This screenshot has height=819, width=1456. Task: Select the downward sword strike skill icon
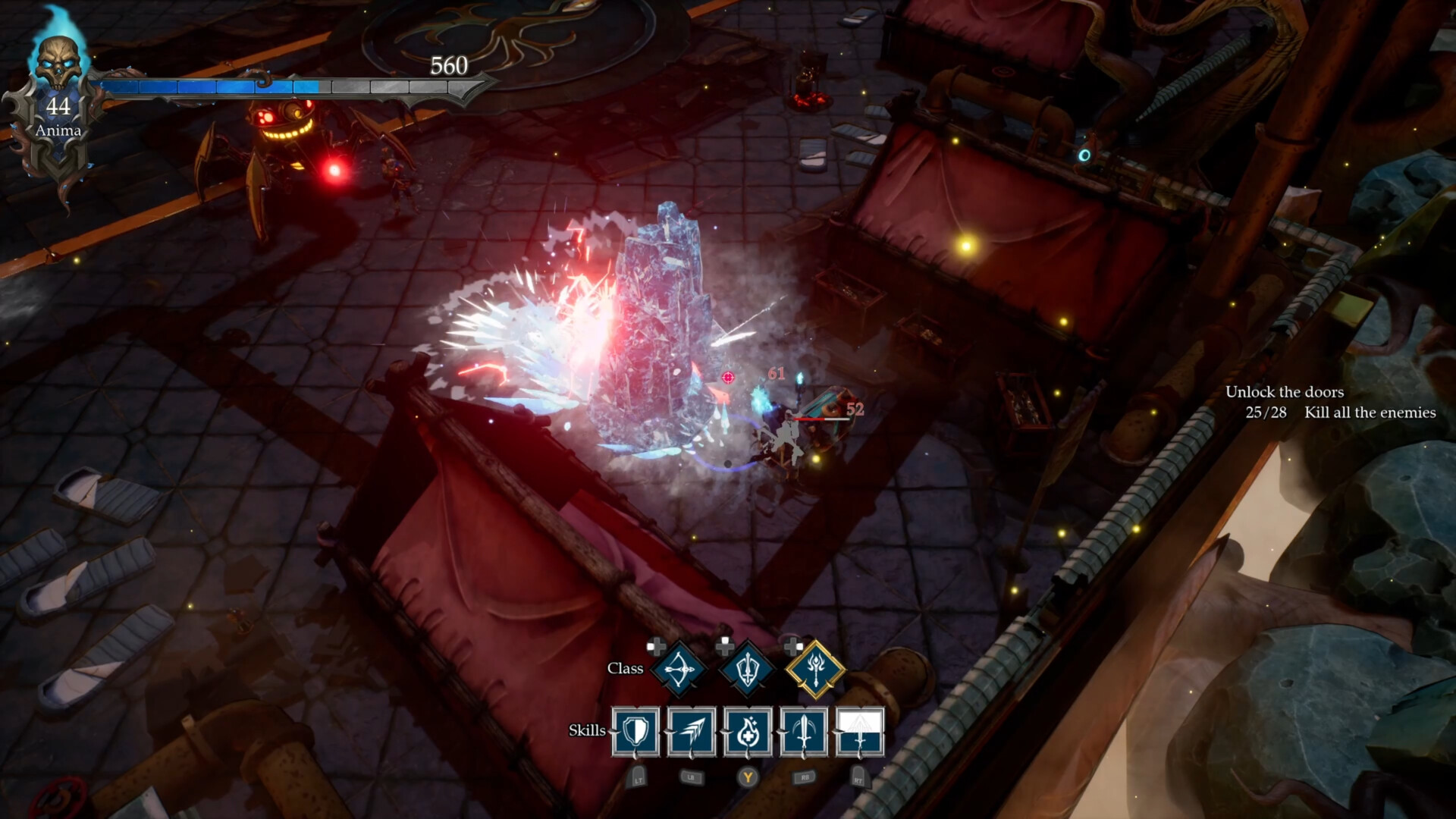805,731
